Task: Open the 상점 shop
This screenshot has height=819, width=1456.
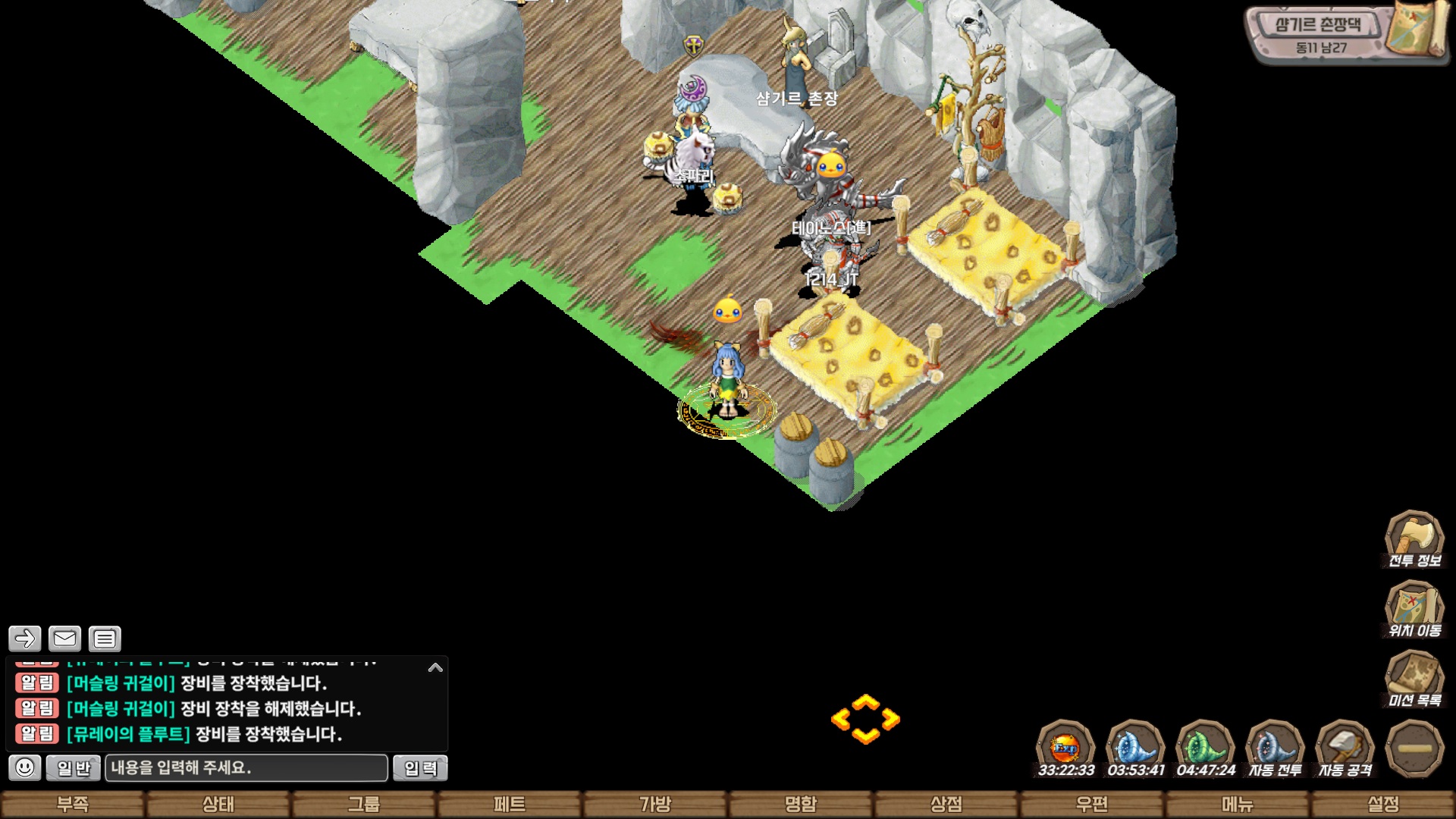Action: (x=946, y=804)
